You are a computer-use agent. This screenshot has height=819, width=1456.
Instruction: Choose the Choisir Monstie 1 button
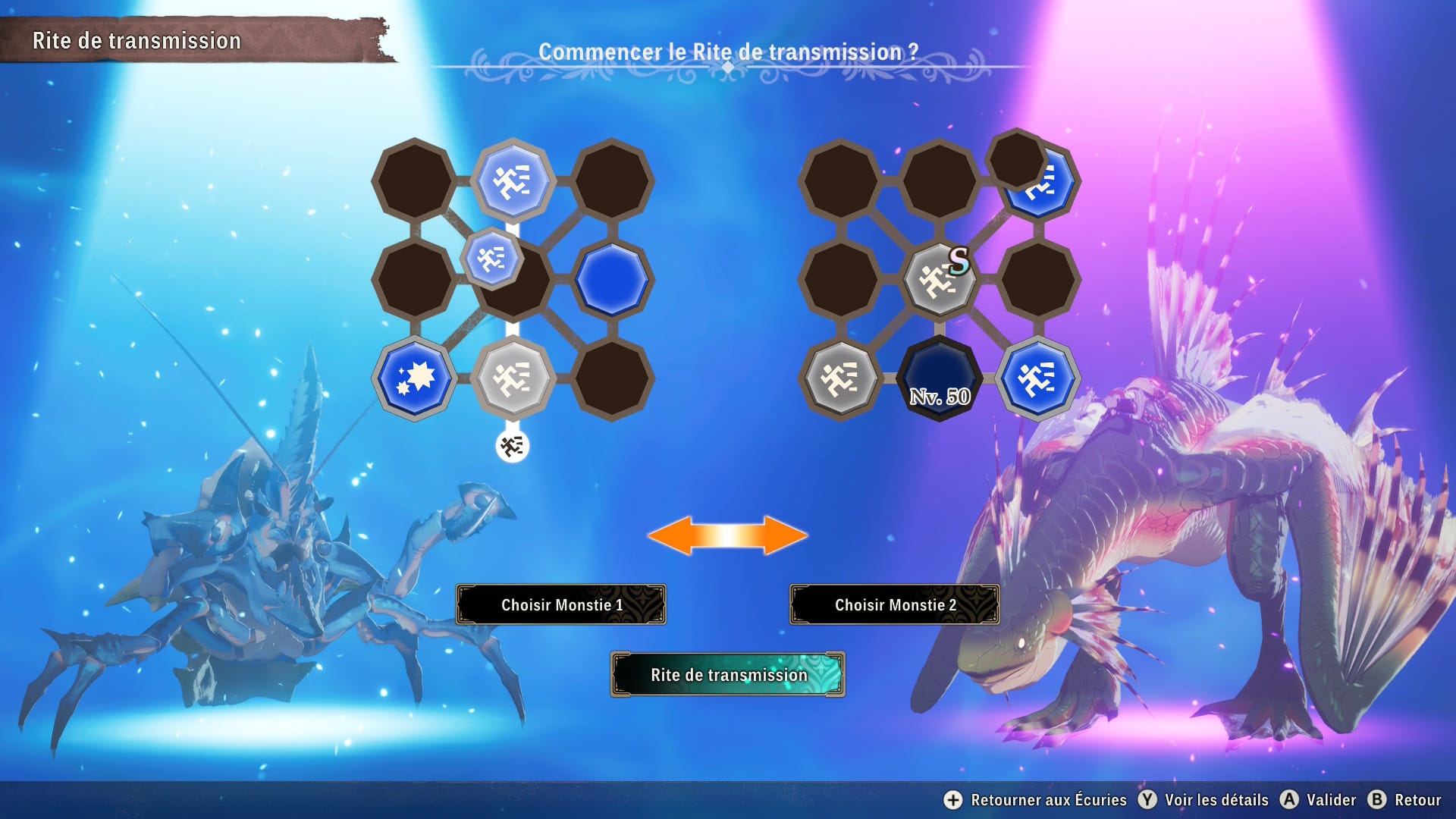pyautogui.click(x=561, y=604)
